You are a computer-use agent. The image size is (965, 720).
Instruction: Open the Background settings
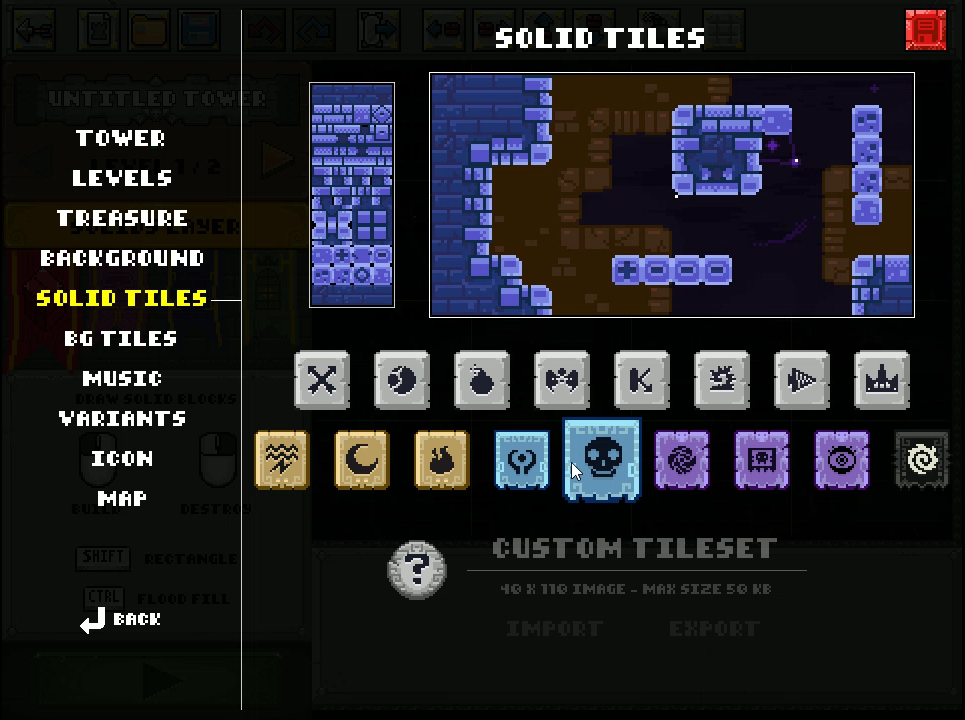(122, 258)
